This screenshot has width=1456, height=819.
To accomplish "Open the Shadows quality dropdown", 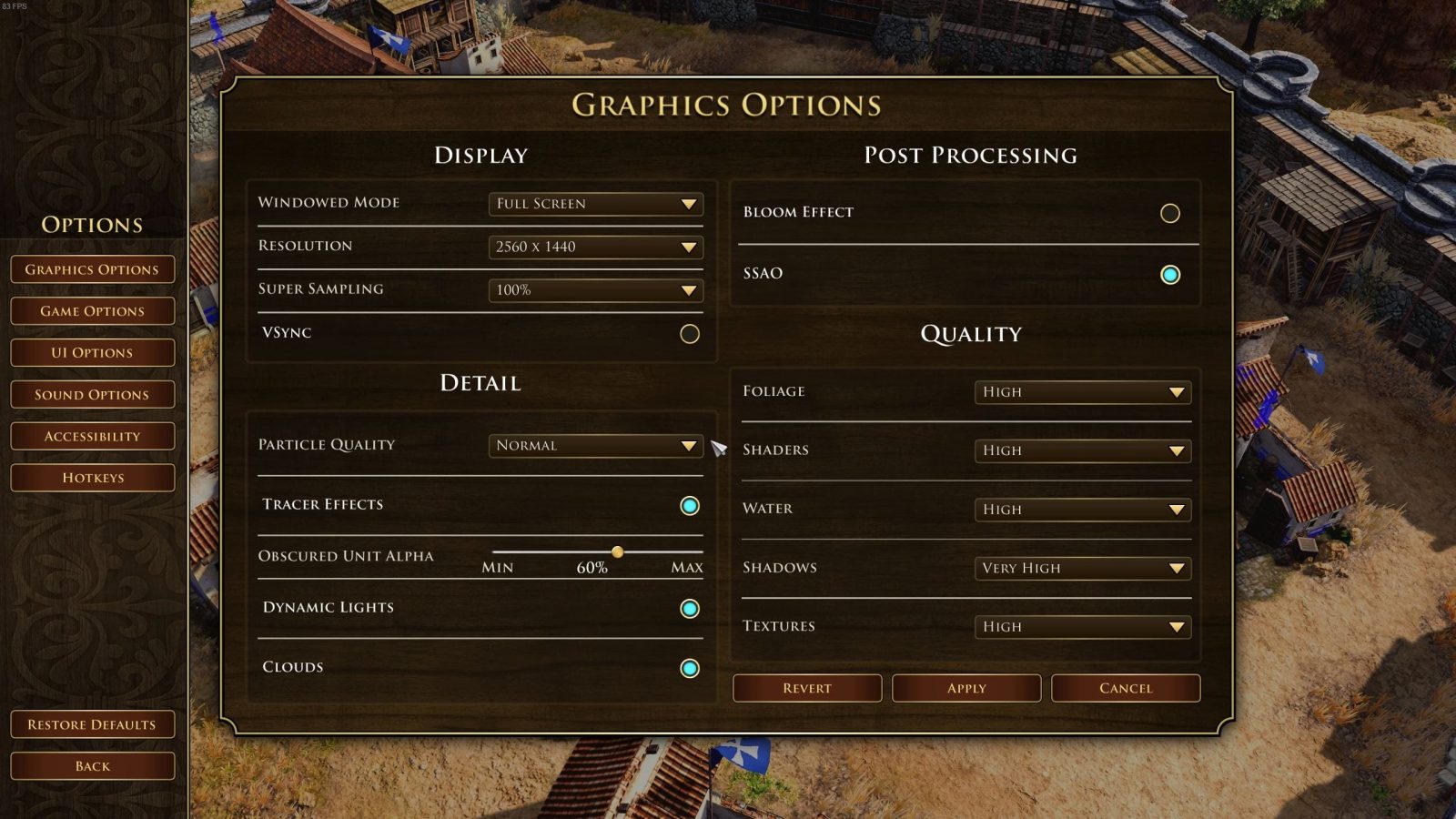I will pyautogui.click(x=1082, y=569).
